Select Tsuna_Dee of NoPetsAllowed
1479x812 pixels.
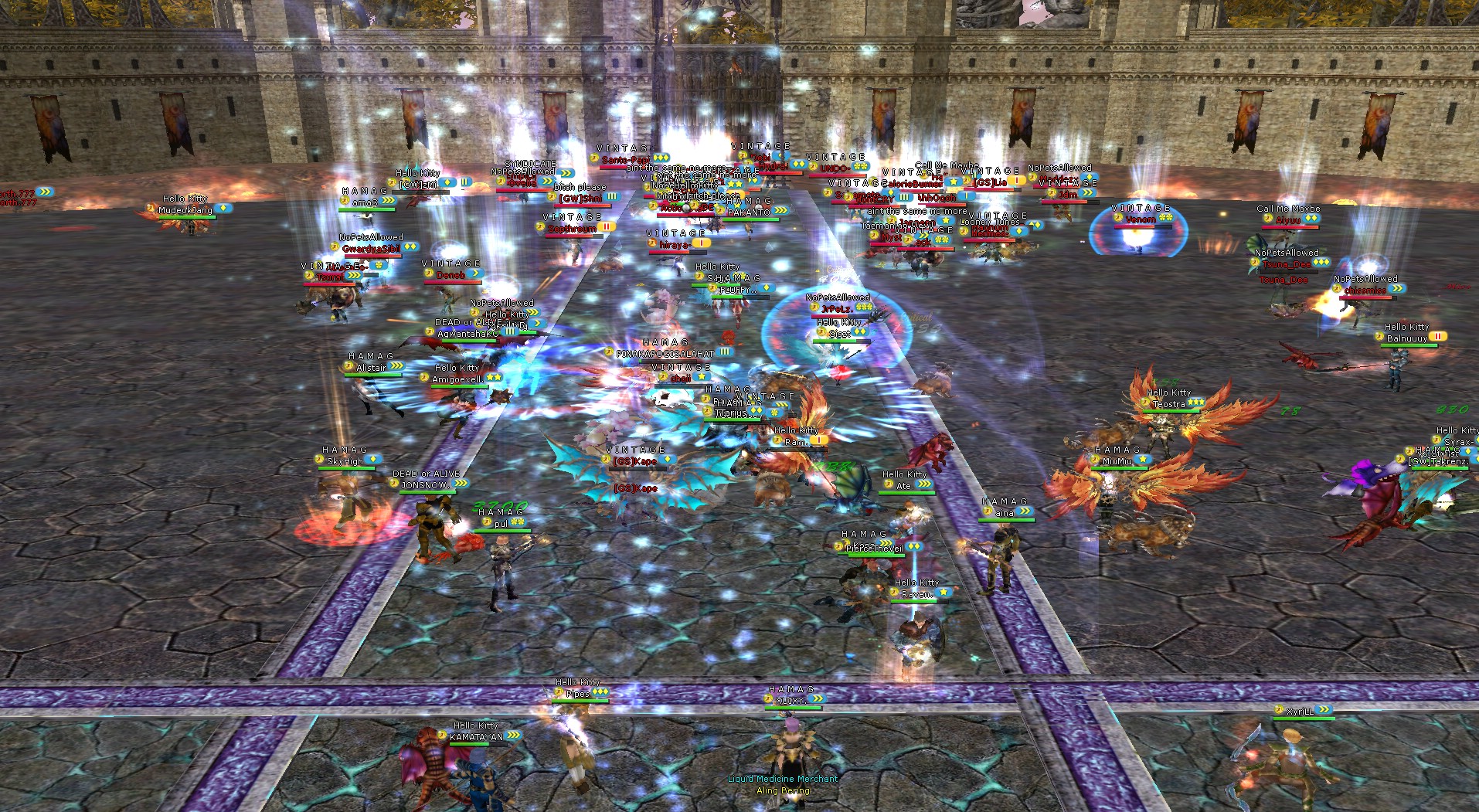(1287, 267)
